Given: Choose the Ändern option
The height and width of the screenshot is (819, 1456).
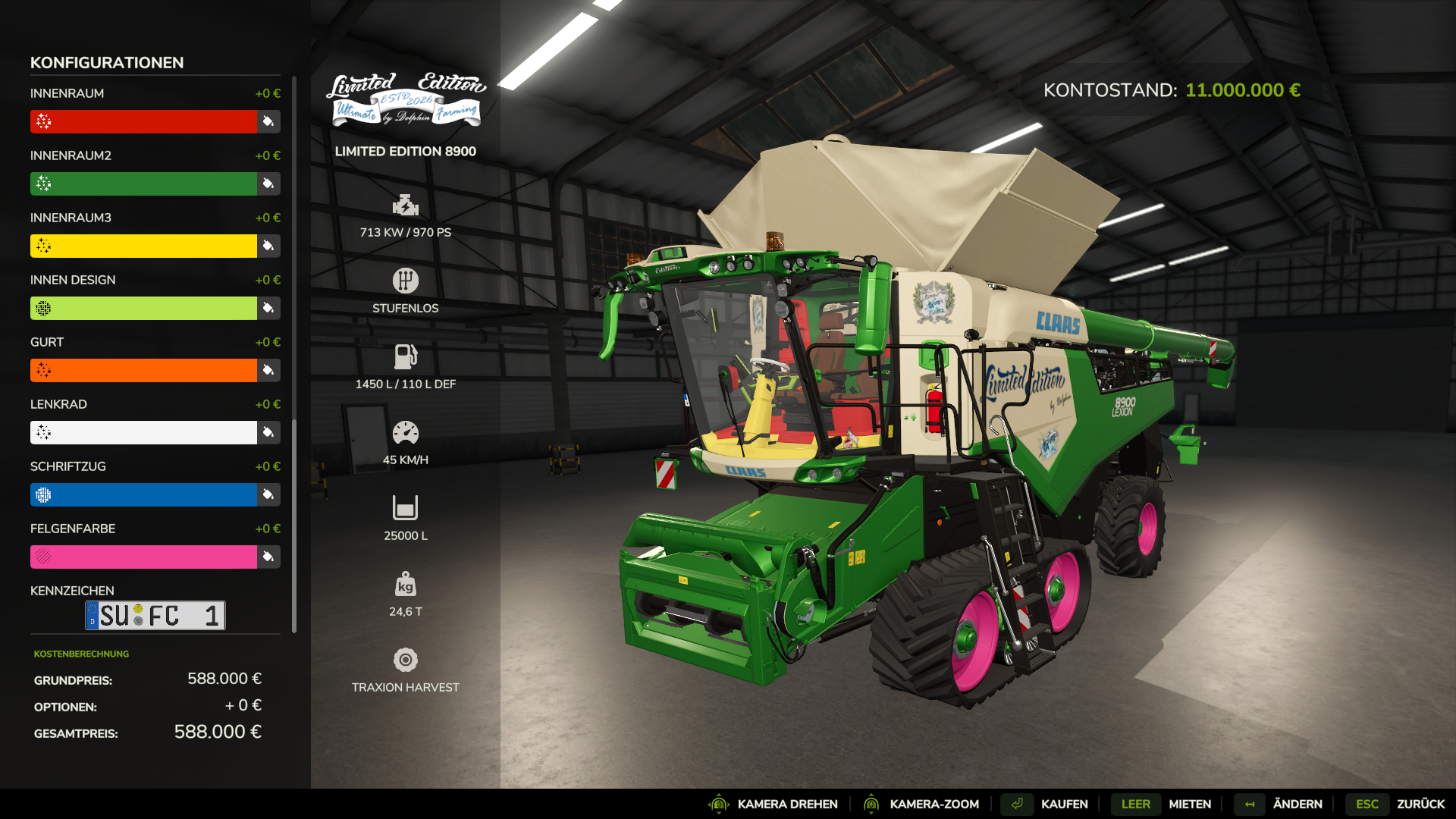Looking at the screenshot, I should click(x=1297, y=804).
